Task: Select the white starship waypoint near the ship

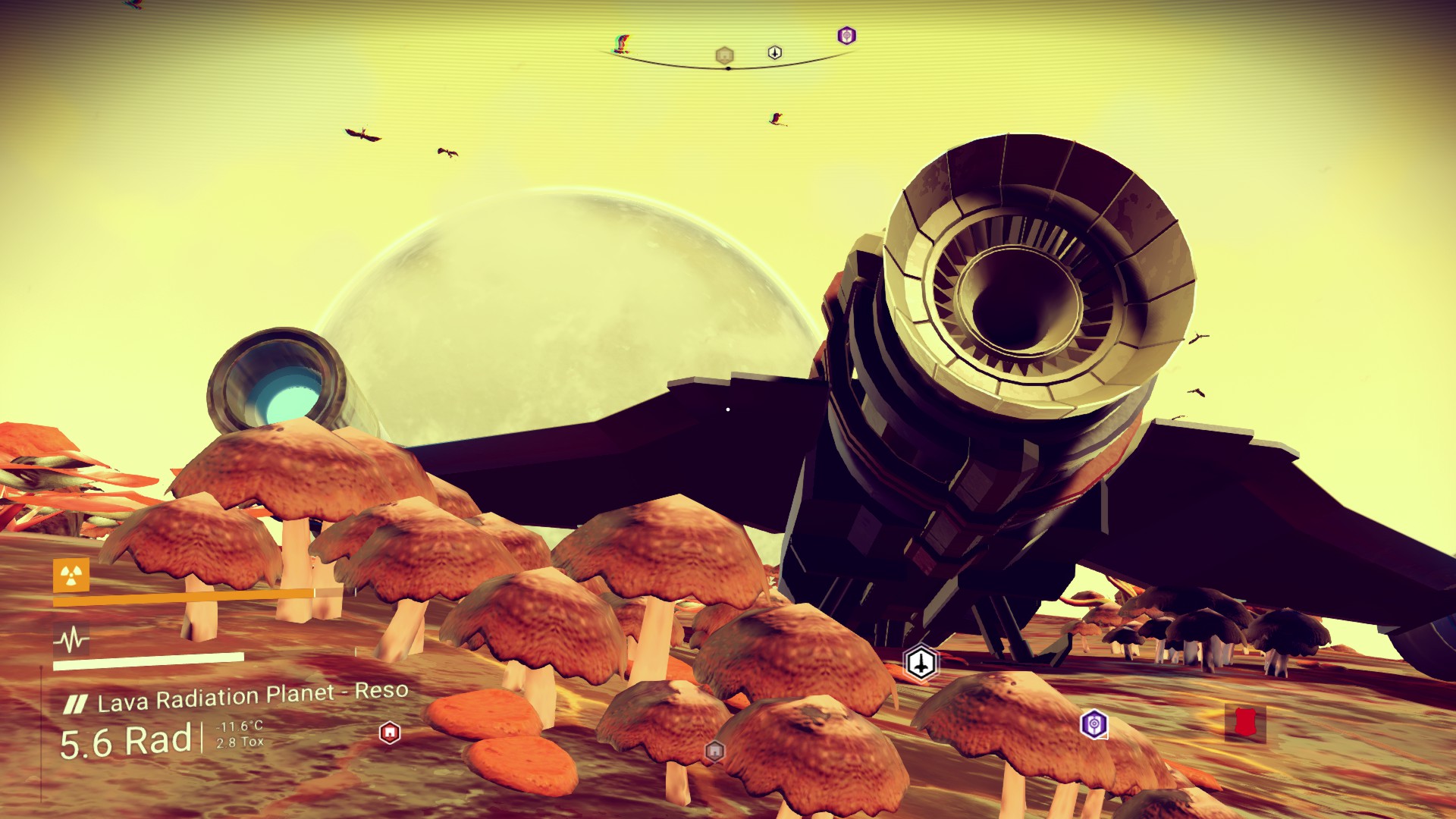Action: coord(921,663)
